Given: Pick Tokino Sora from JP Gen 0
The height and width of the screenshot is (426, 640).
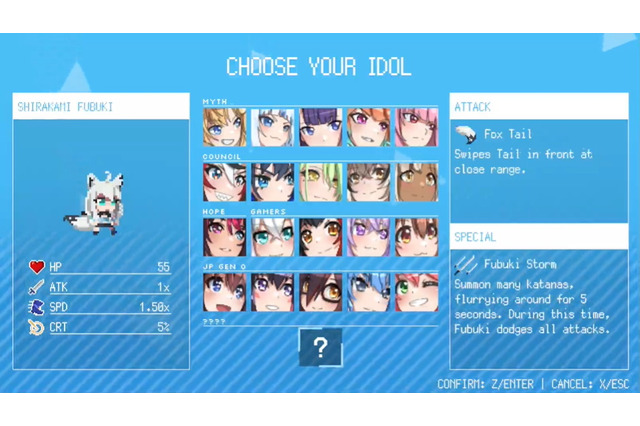Looking at the screenshot, I should (224, 292).
